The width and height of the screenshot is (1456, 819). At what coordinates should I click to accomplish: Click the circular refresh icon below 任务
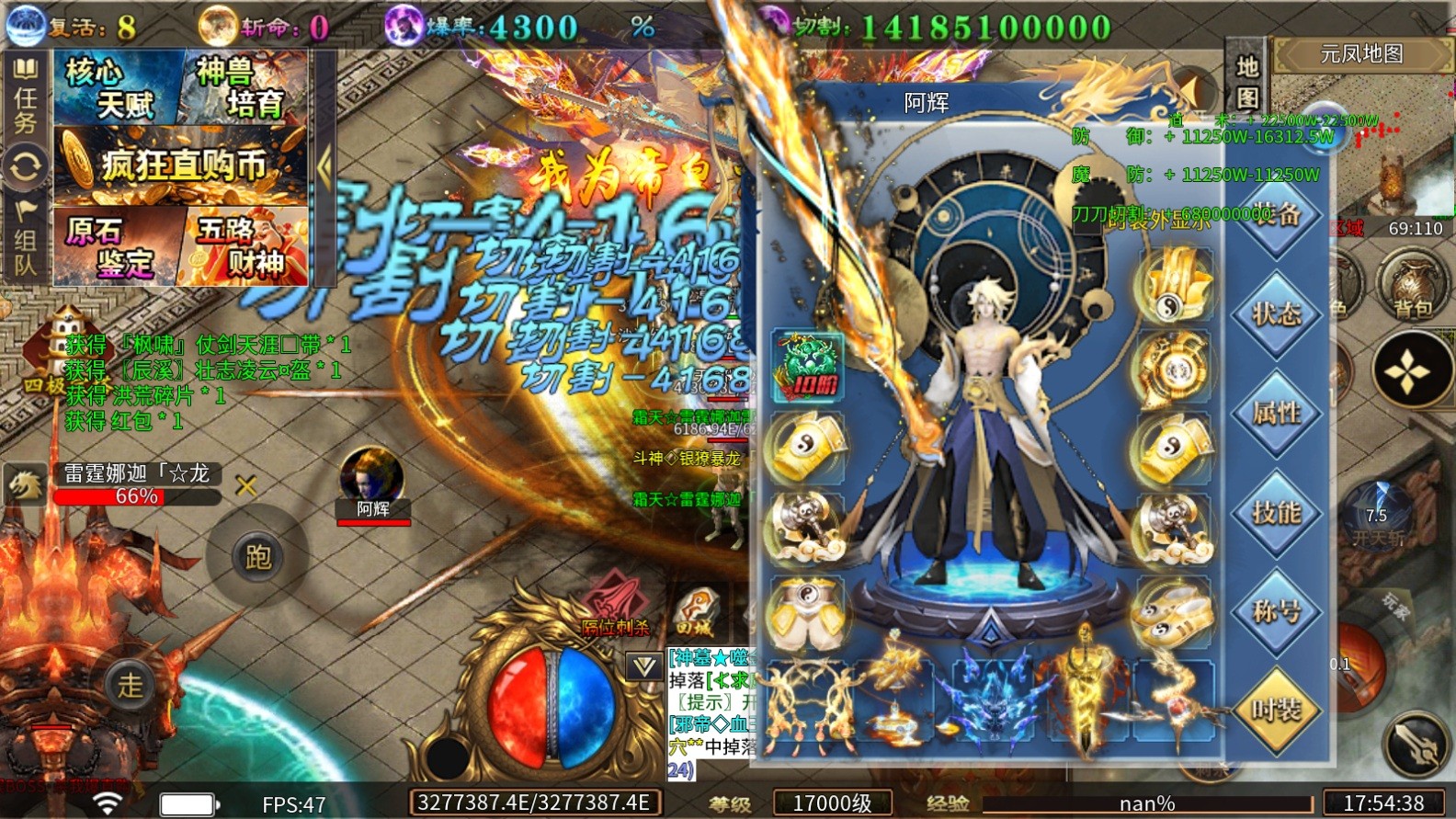(x=27, y=165)
